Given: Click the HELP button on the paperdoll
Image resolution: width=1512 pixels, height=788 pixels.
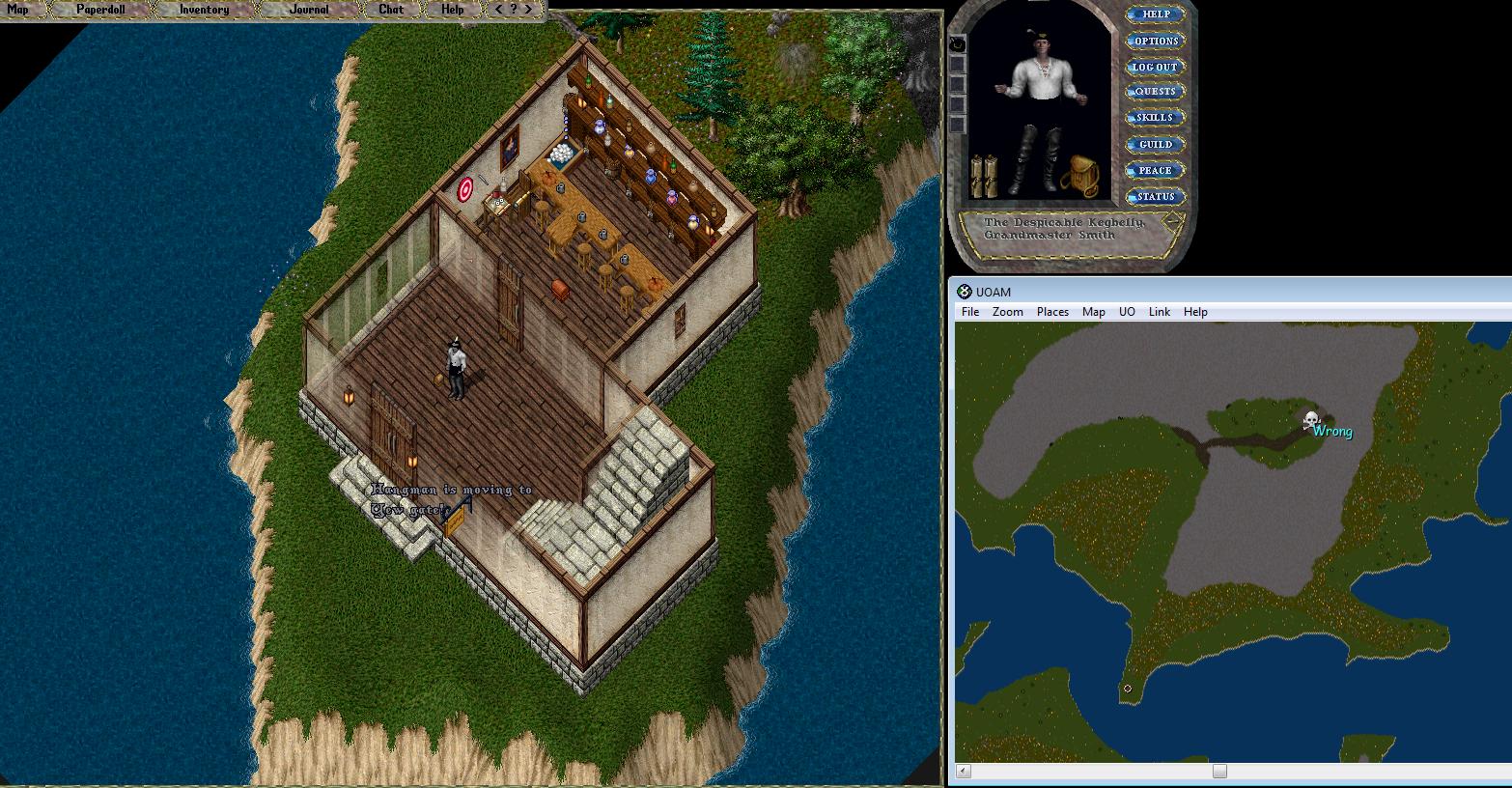Looking at the screenshot, I should point(1156,14).
